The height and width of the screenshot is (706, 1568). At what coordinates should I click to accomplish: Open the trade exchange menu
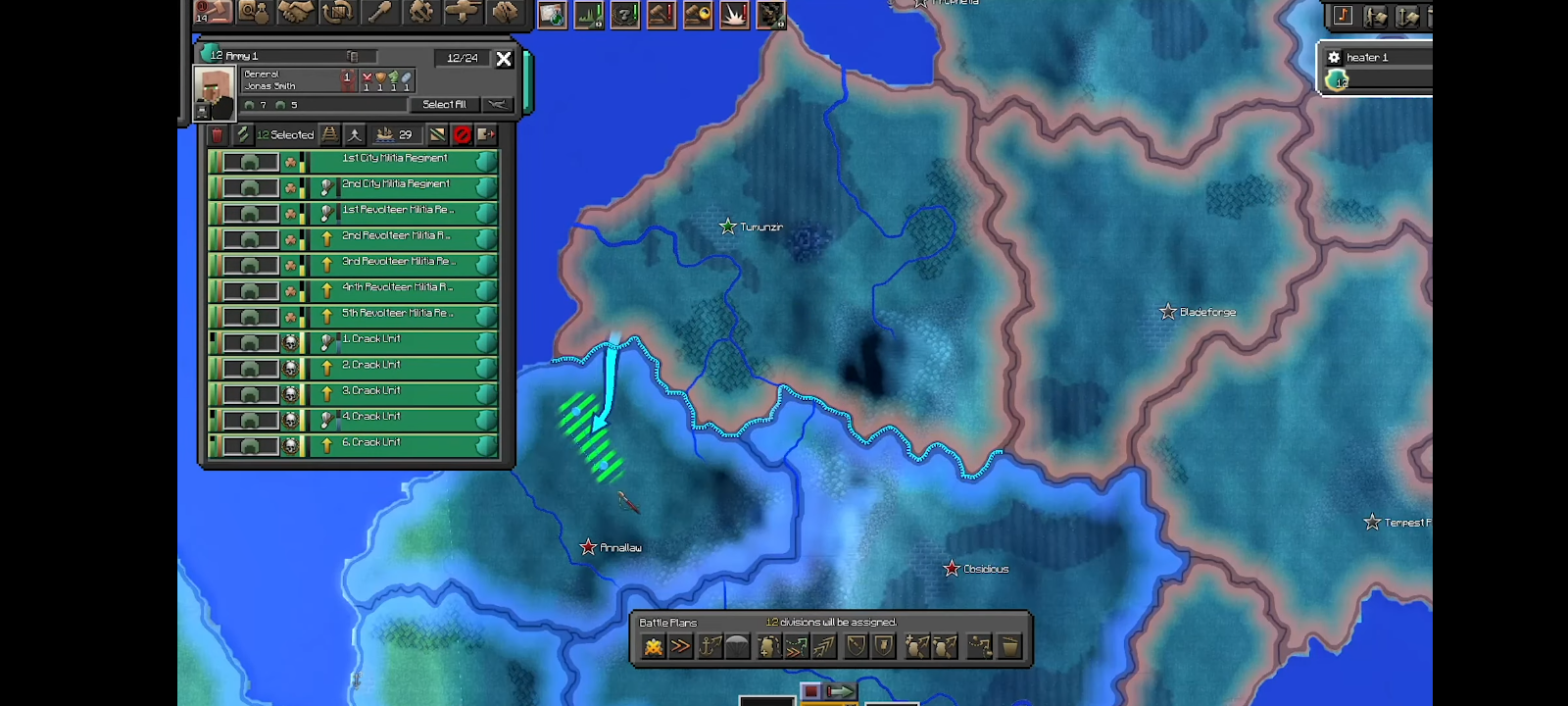pyautogui.click(x=339, y=13)
